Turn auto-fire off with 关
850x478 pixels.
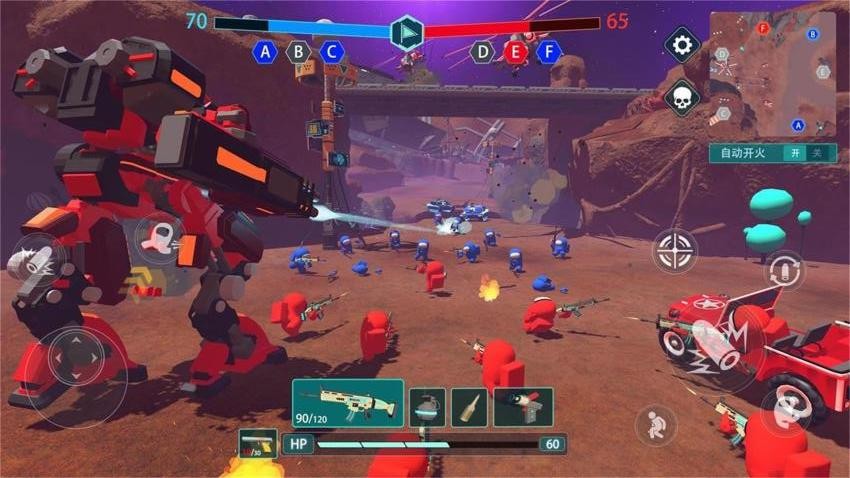819,153
